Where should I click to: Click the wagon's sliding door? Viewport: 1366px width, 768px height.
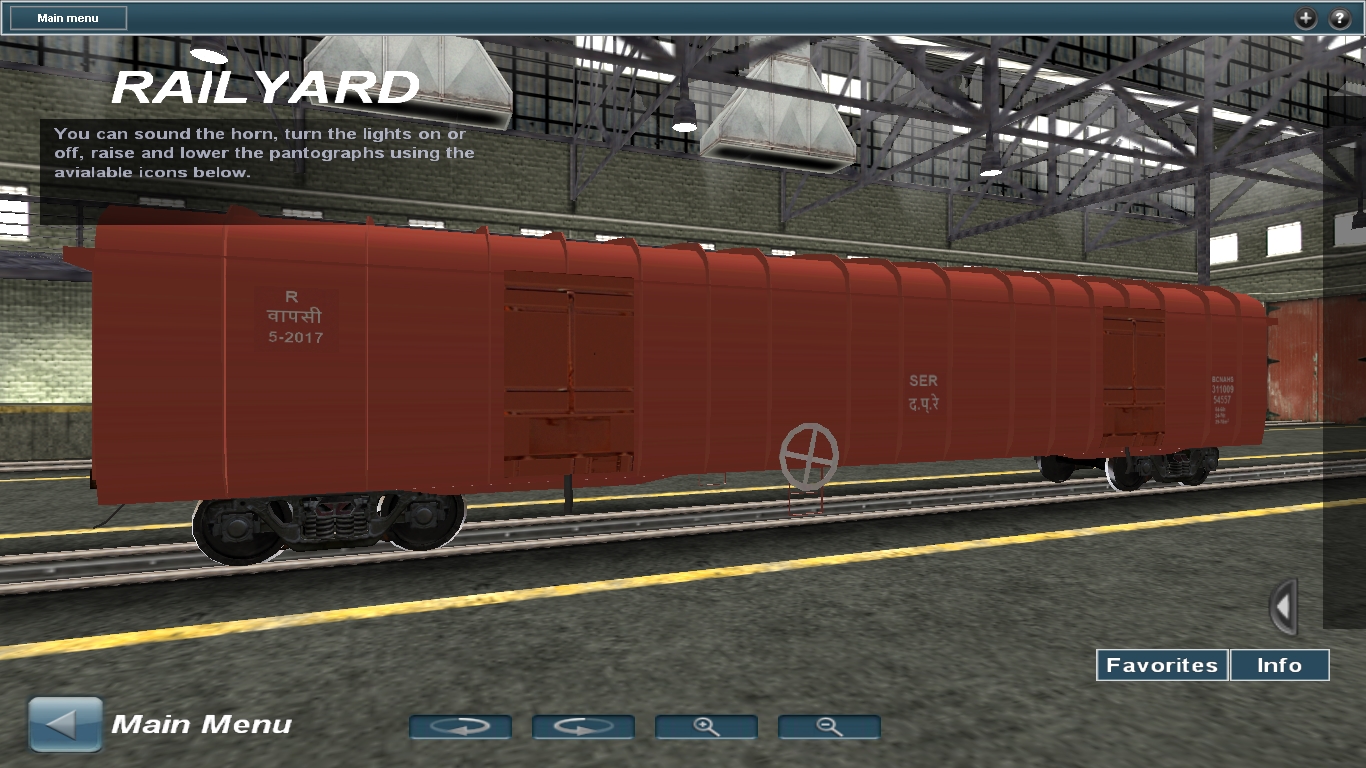(570, 370)
